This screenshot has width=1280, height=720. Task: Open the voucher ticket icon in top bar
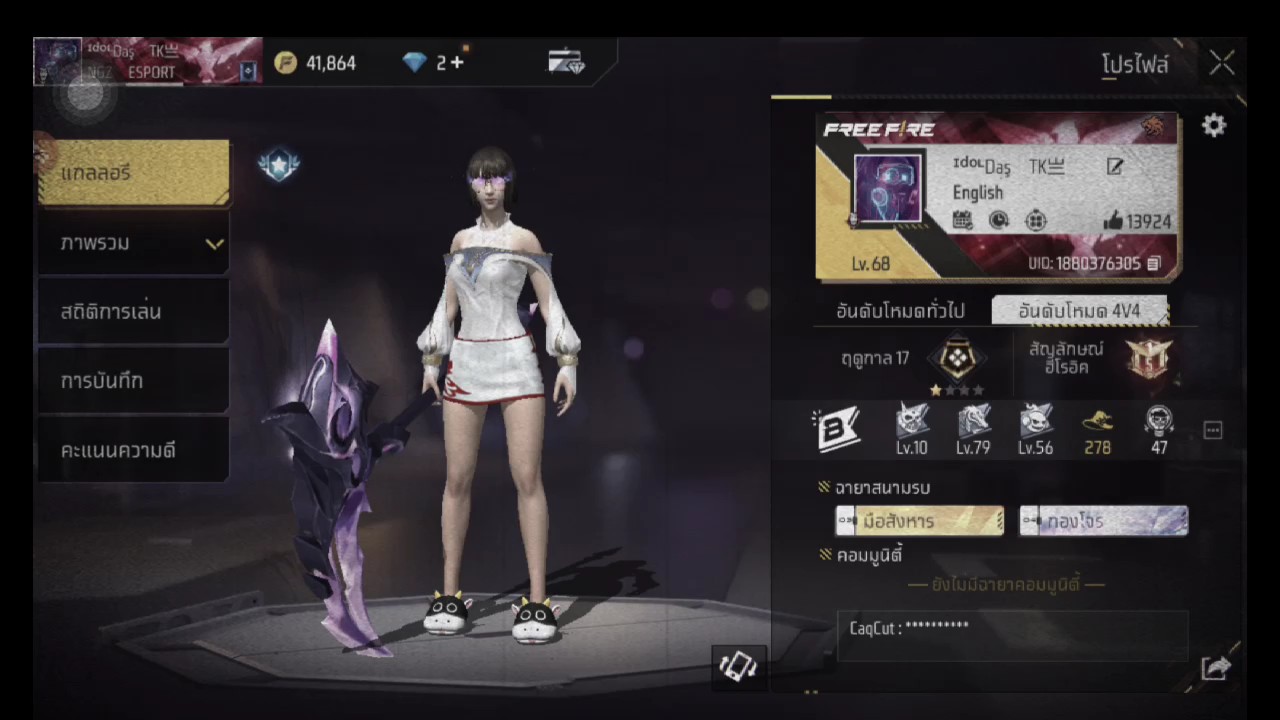click(x=566, y=63)
